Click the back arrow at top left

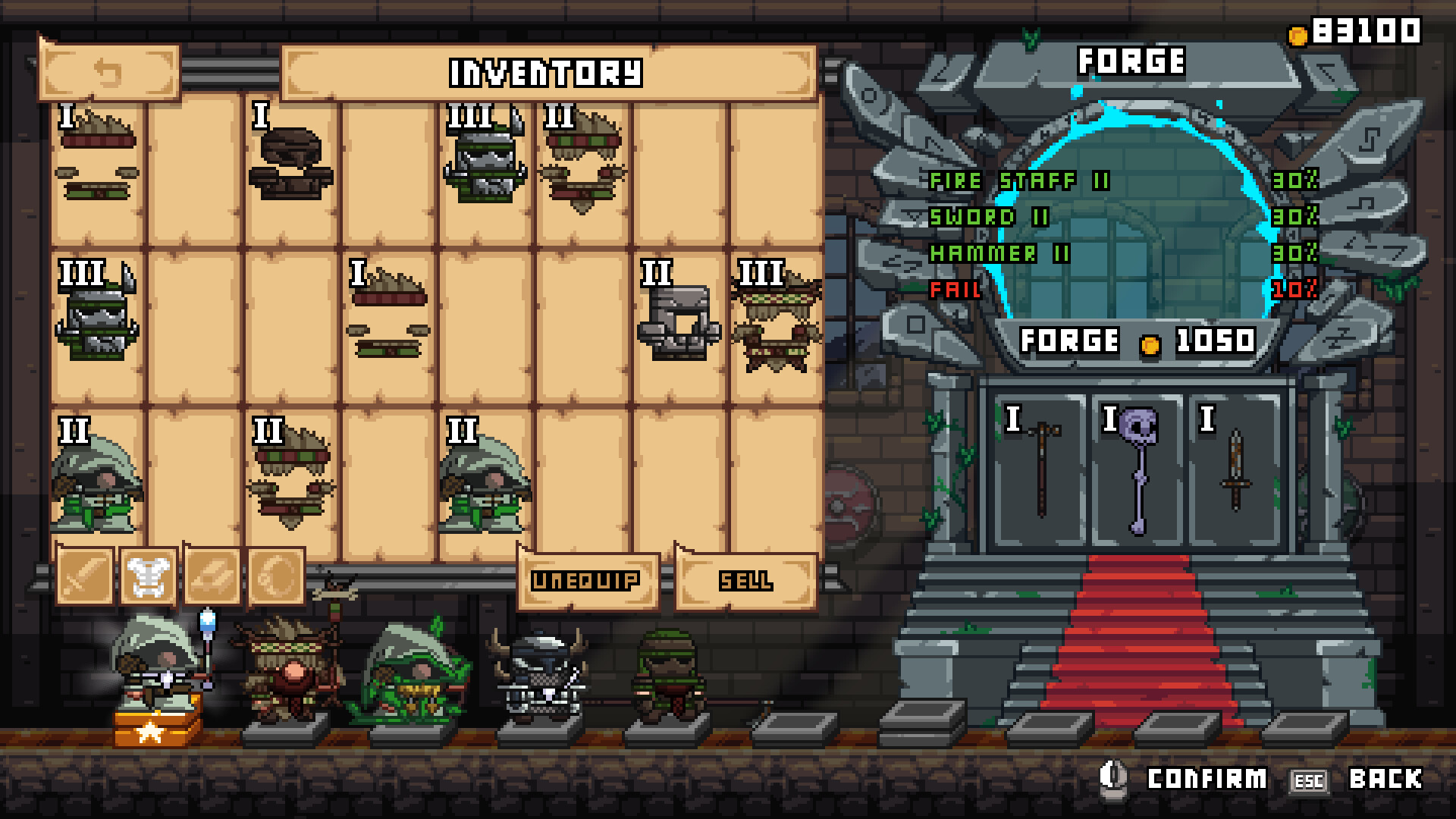108,72
